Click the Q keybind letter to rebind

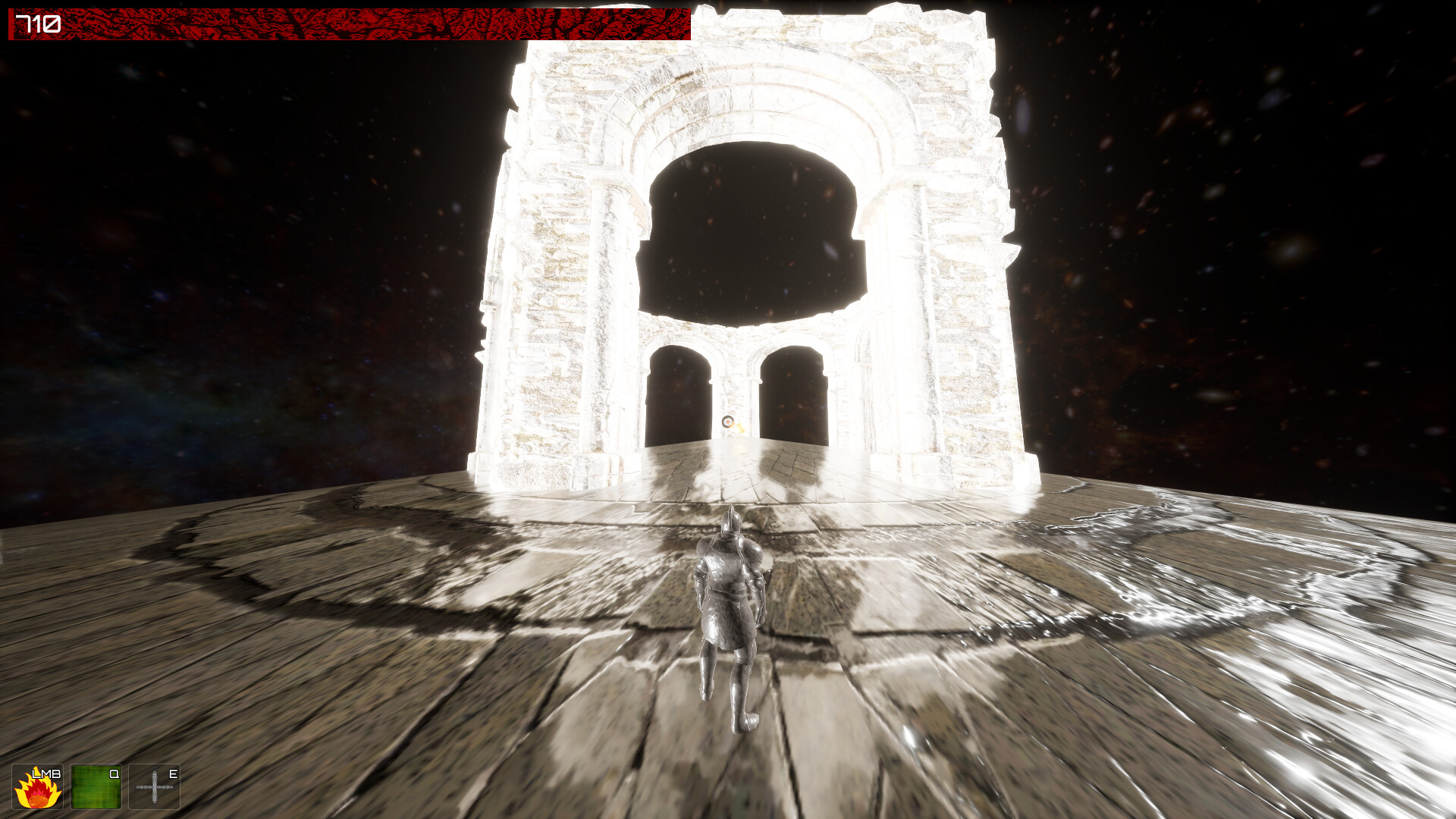point(115,774)
